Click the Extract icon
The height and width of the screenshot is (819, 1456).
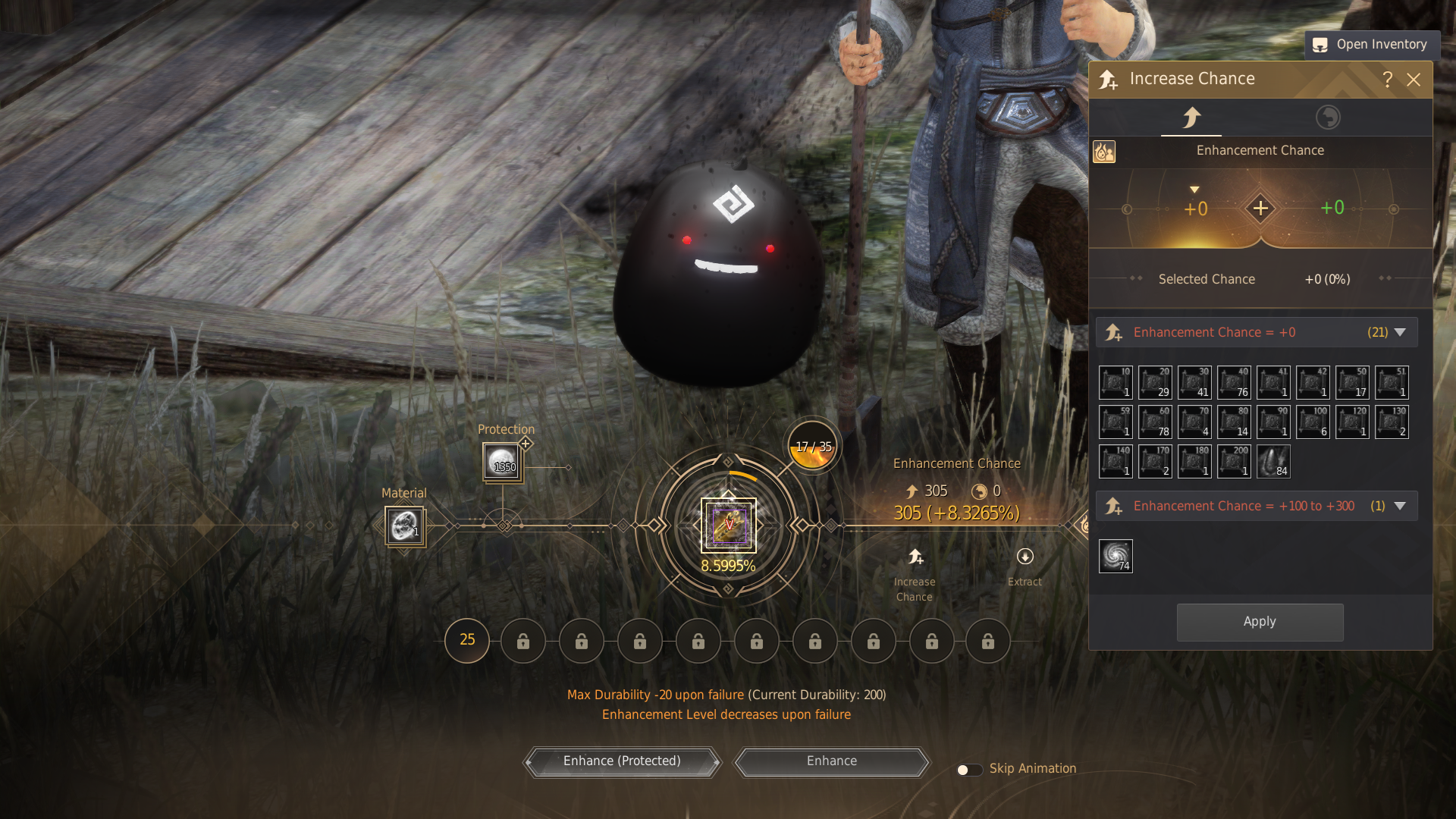pyautogui.click(x=1025, y=557)
